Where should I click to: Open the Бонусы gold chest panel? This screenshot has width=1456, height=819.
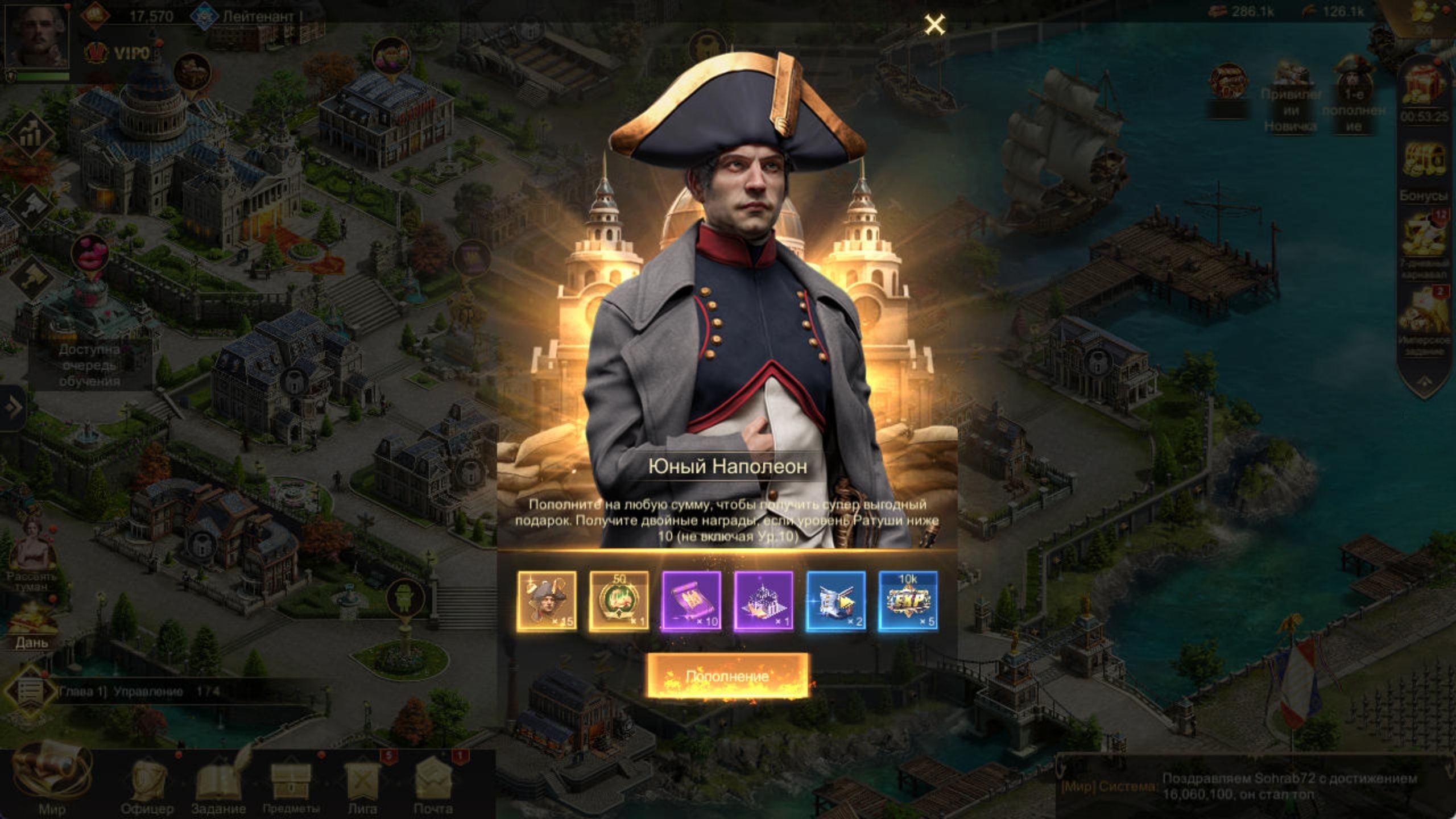(1425, 158)
